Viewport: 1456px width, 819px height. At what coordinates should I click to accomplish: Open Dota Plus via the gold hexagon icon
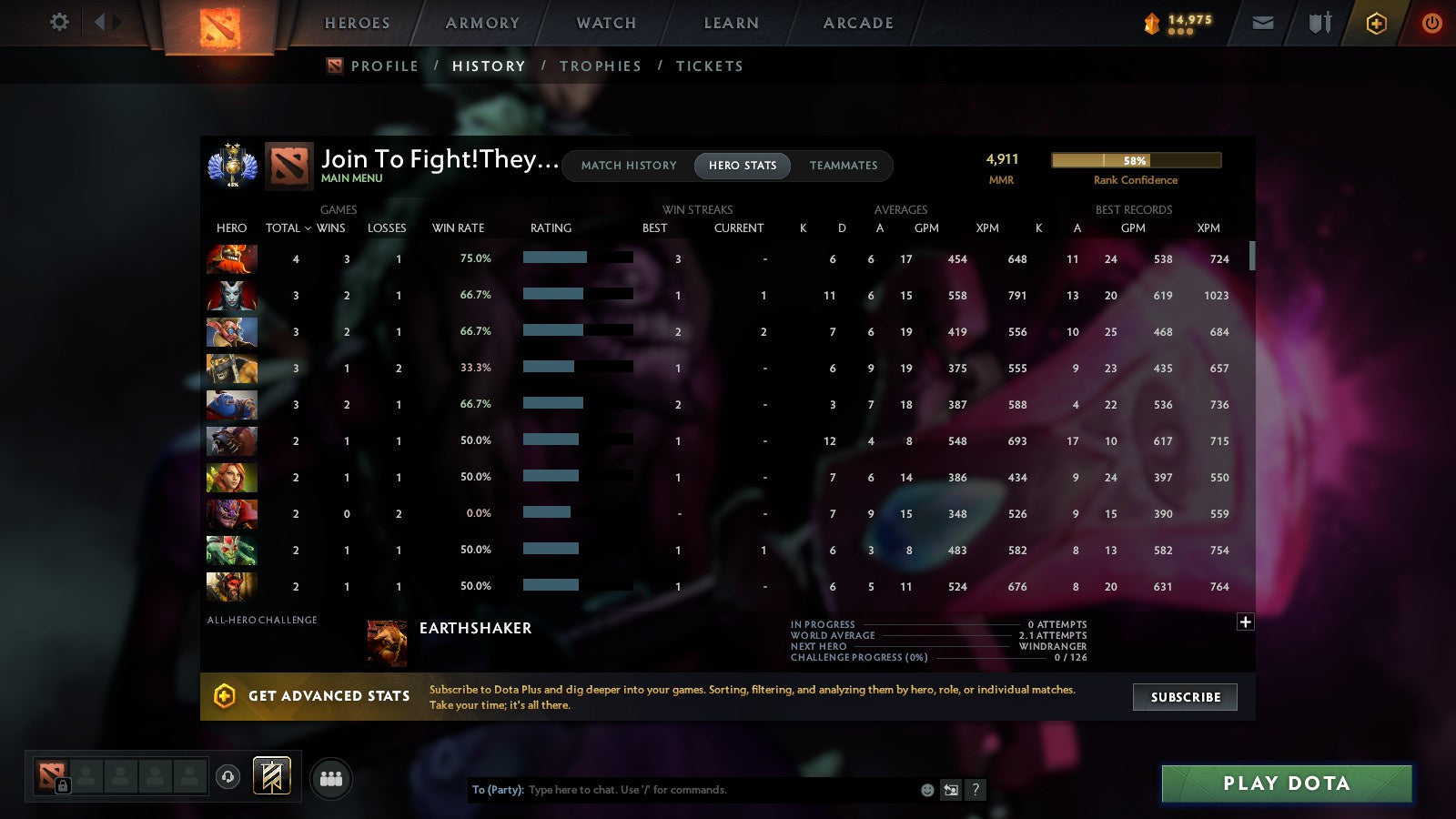(x=1377, y=23)
